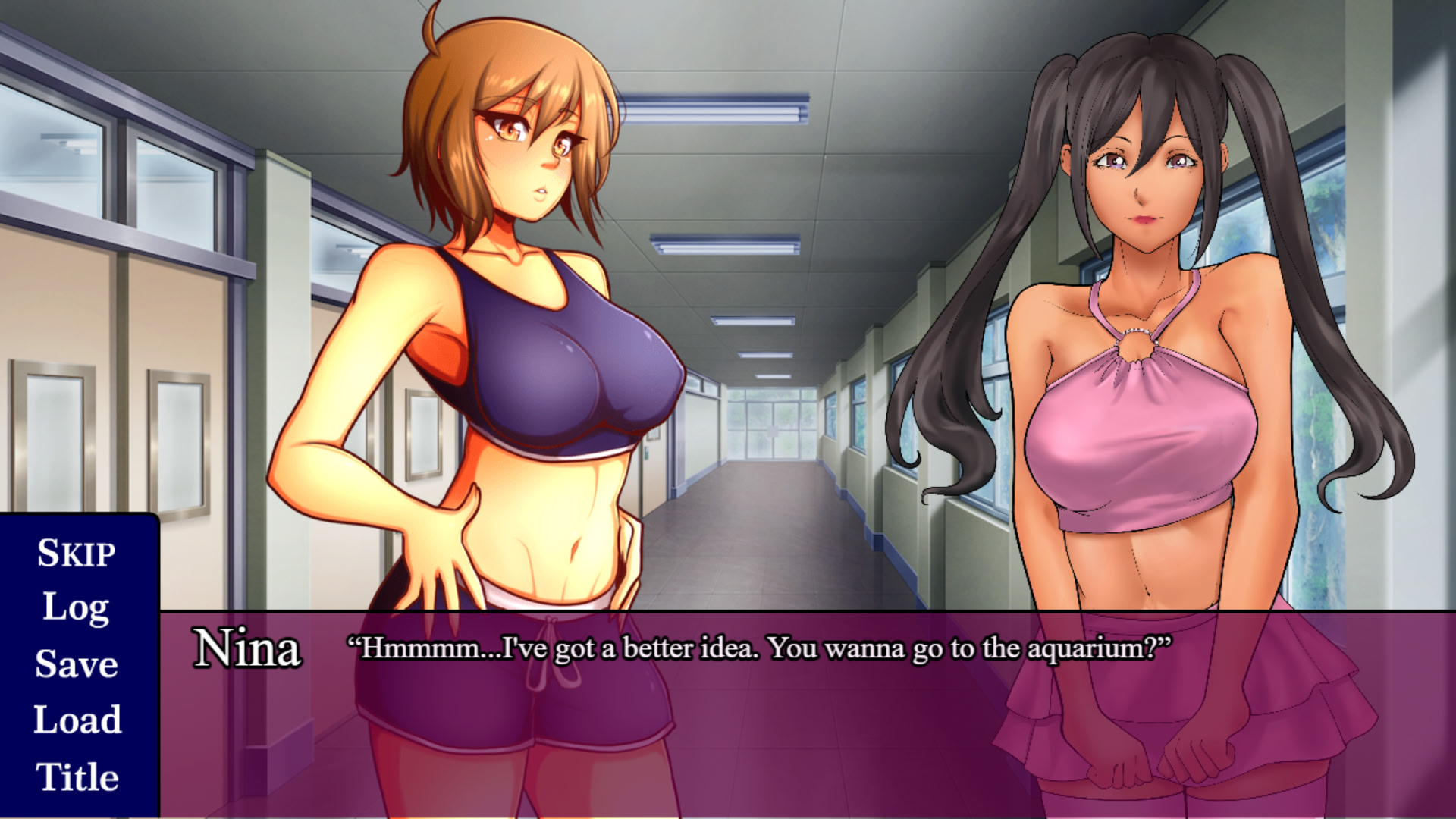Screen dimensions: 1456x819
Task: Return to the Title screen
Action: click(x=77, y=777)
